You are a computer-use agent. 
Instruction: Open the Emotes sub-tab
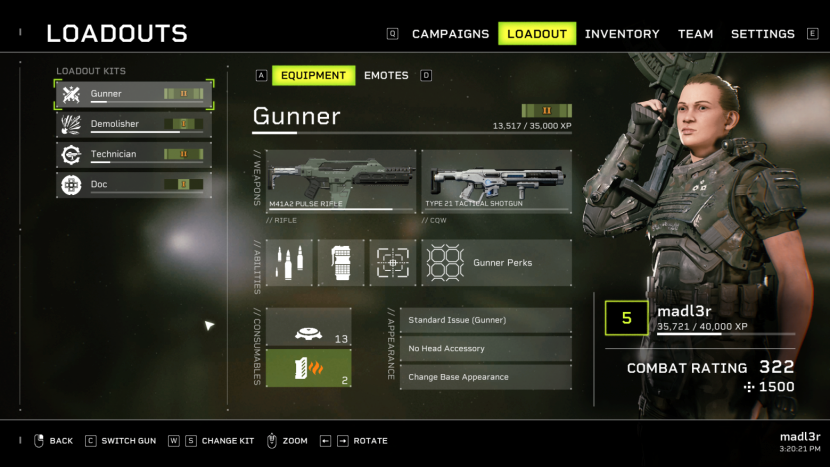tap(386, 75)
